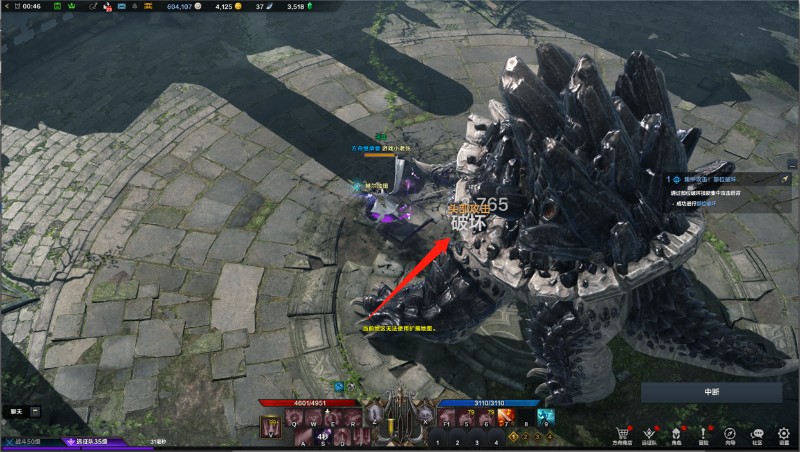The image size is (800, 452).
Task: Click the 中断 interrupt button
Action: (x=712, y=392)
